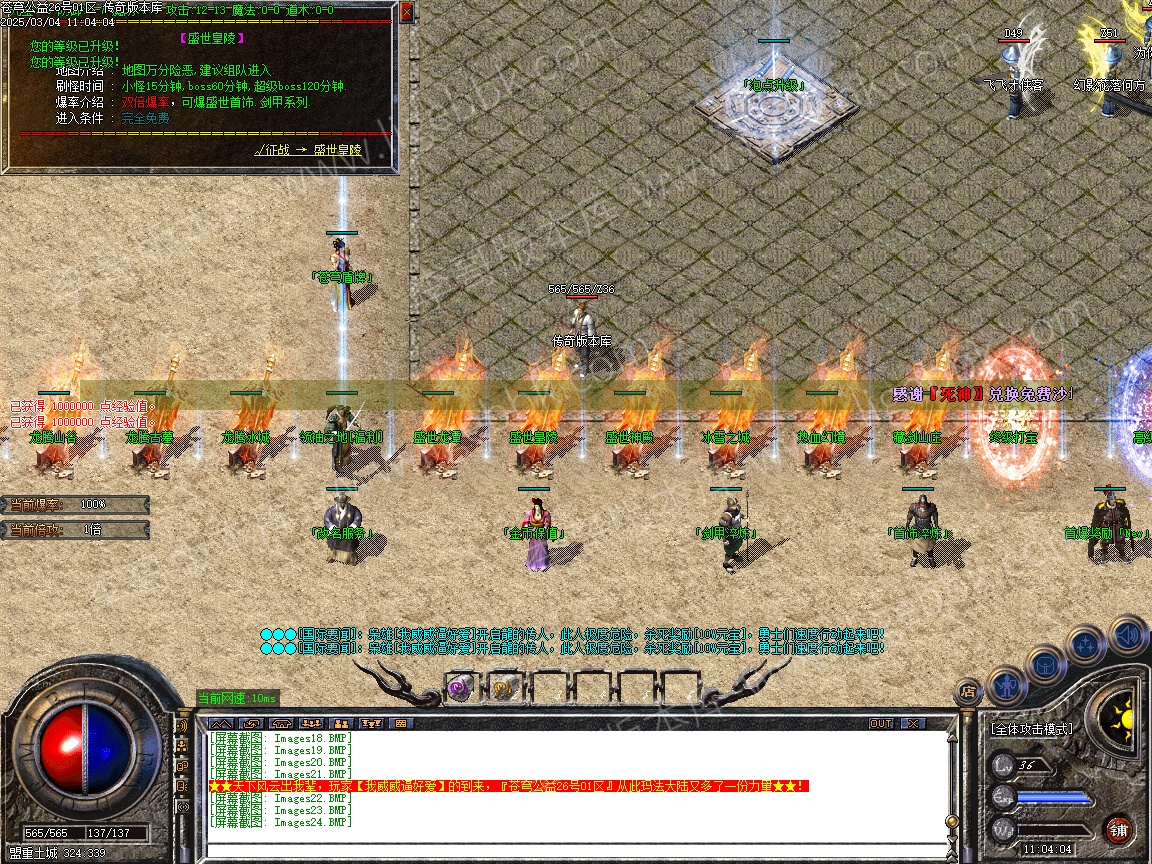Switch the 全体攻击模式 attack mode label
The image size is (1152, 864).
click(x=1032, y=729)
